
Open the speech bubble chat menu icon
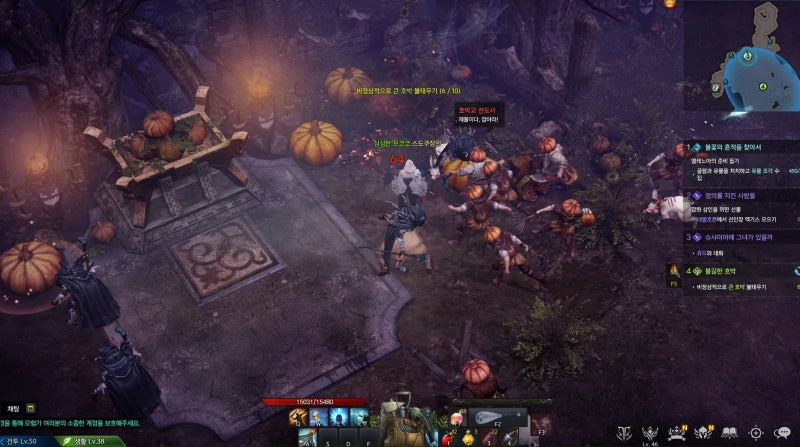(x=783, y=433)
